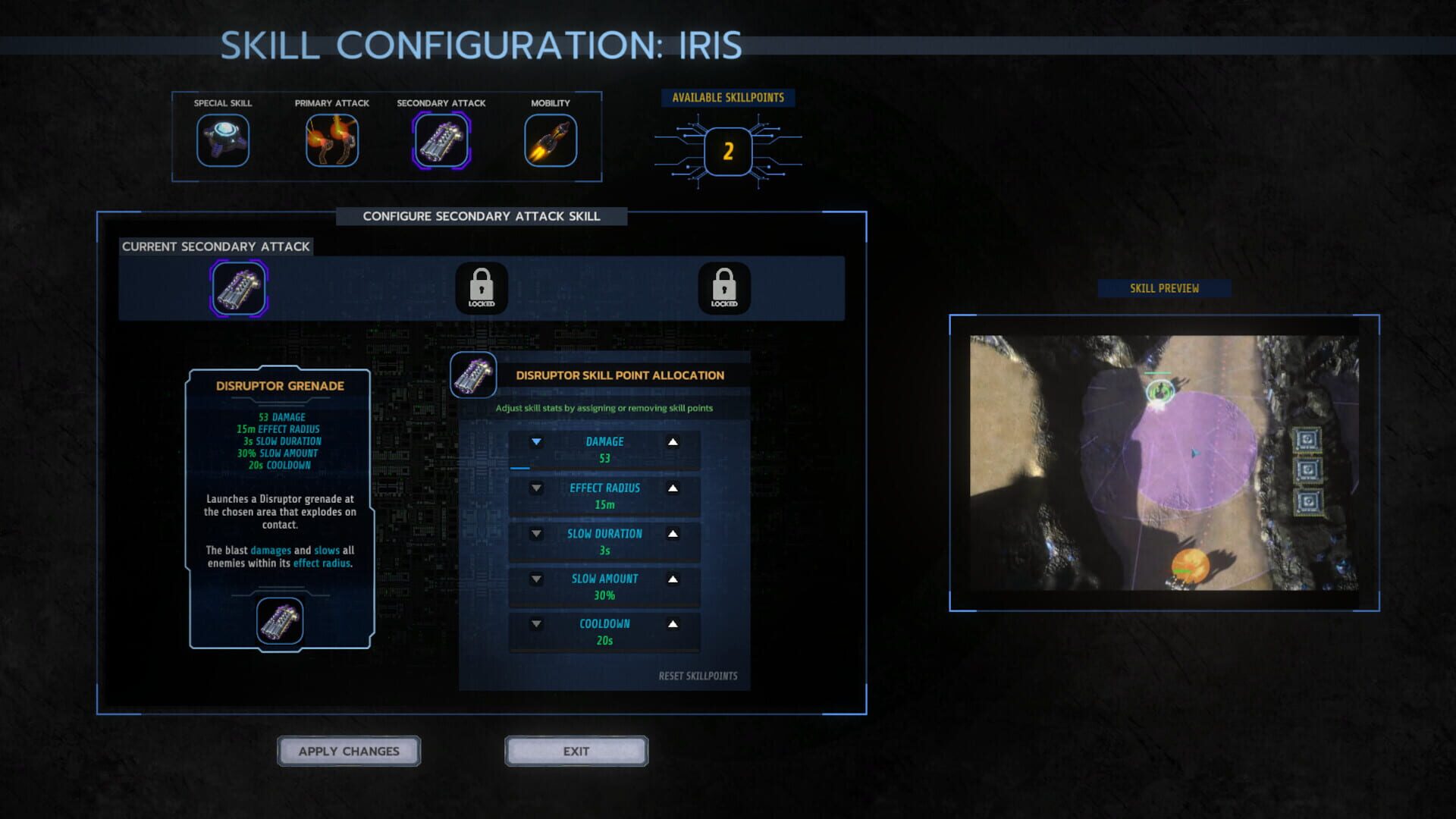Increase the Damage stat
This screenshot has width=1456, height=819.
pos(672,441)
